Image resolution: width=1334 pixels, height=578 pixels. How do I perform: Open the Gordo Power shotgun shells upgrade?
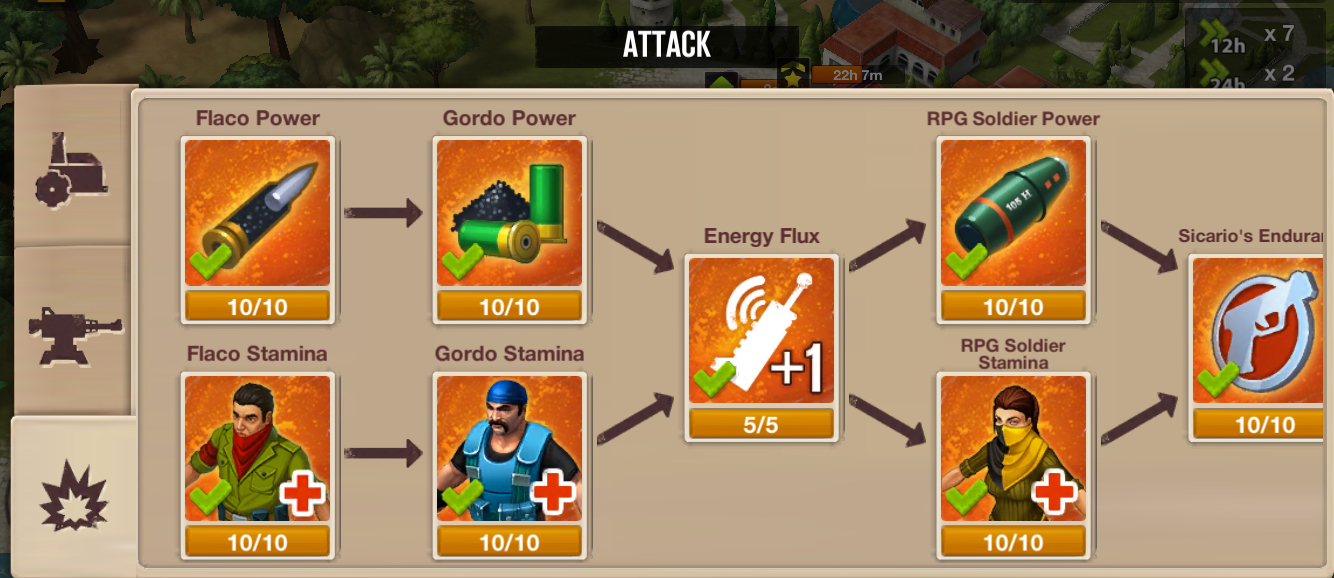[509, 213]
